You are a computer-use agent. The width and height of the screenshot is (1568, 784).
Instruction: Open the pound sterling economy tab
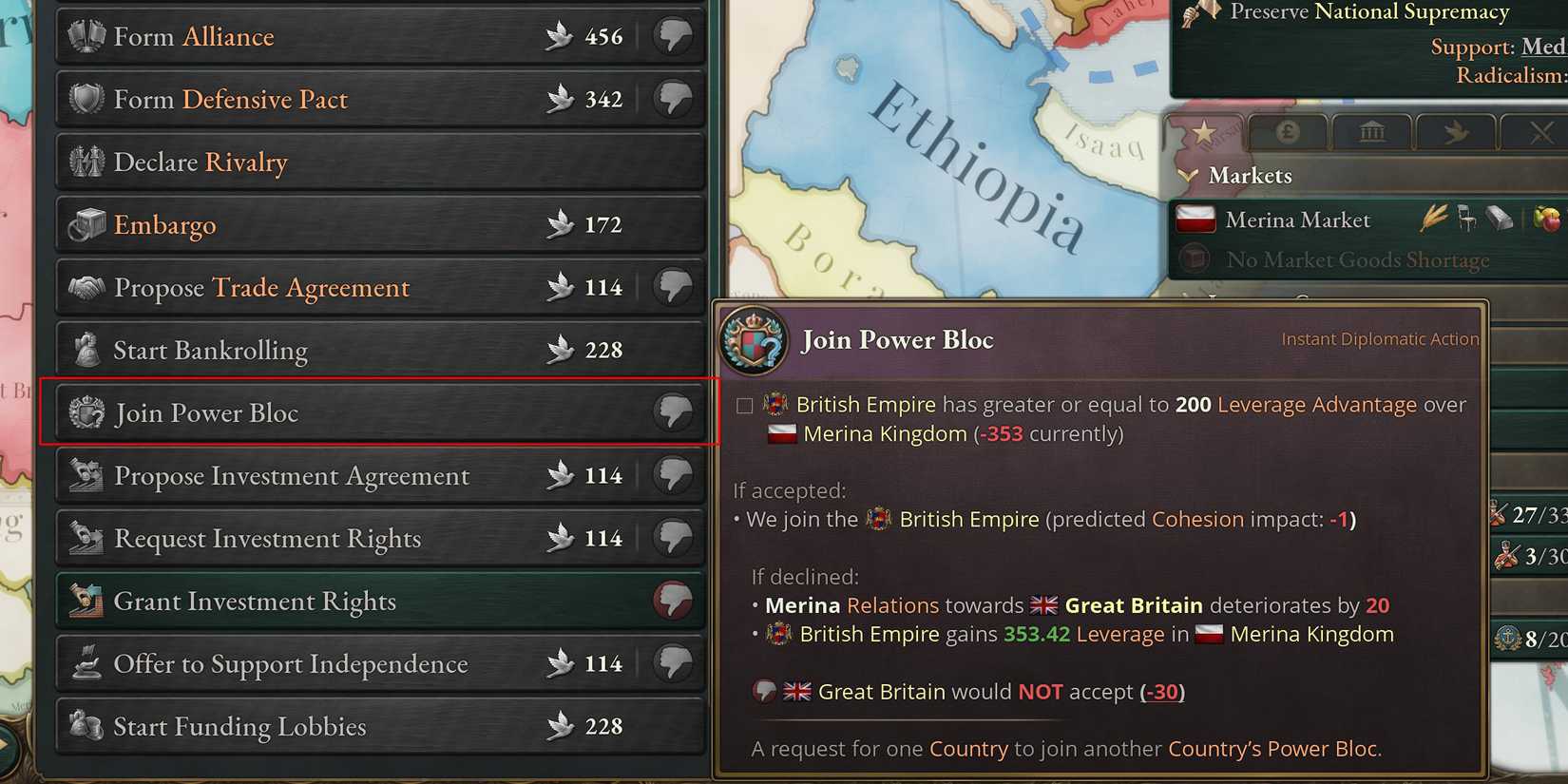(1288, 131)
